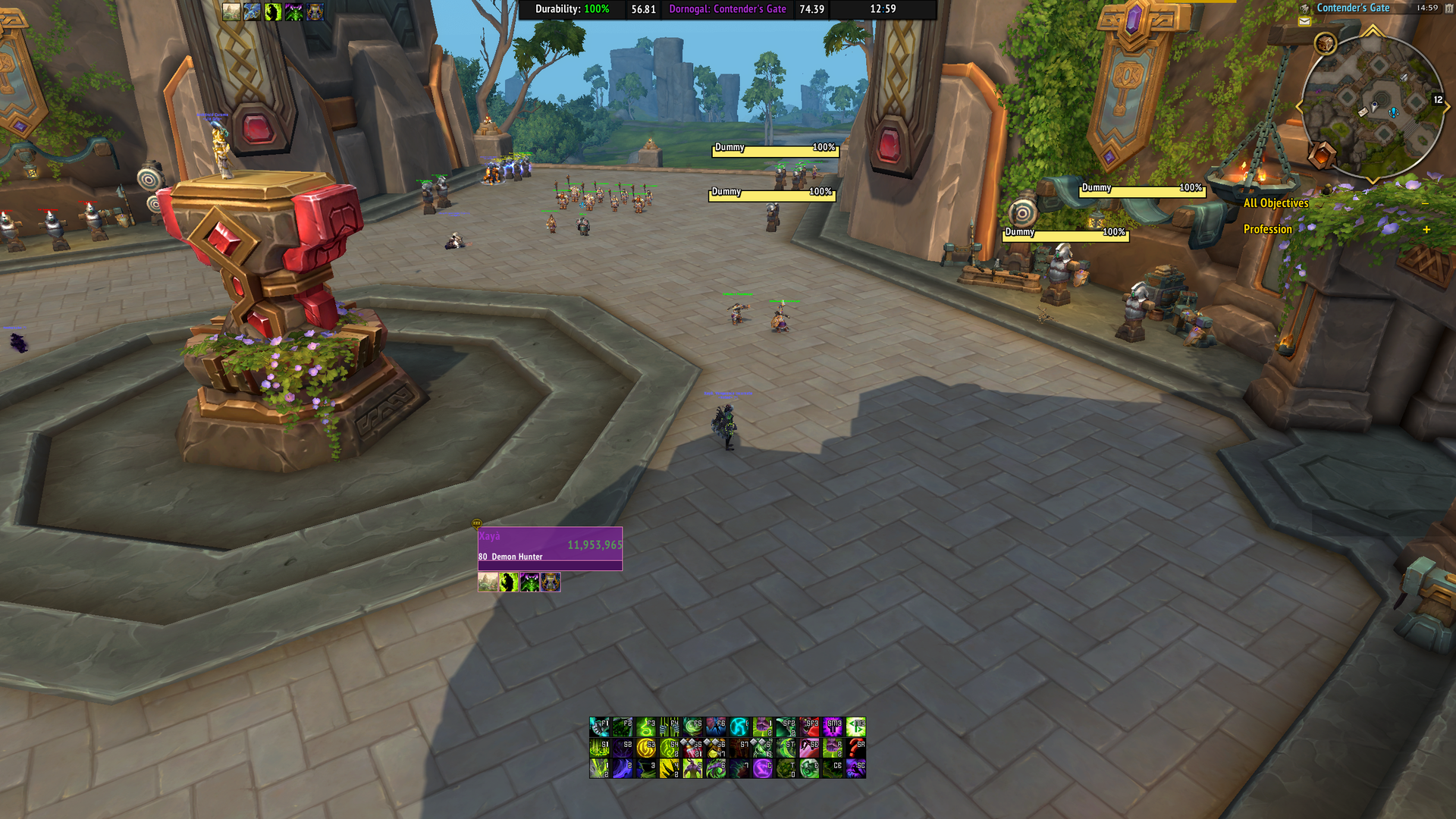Expand the Profession objectives section
This screenshot has width=1456, height=819.
1426,229
